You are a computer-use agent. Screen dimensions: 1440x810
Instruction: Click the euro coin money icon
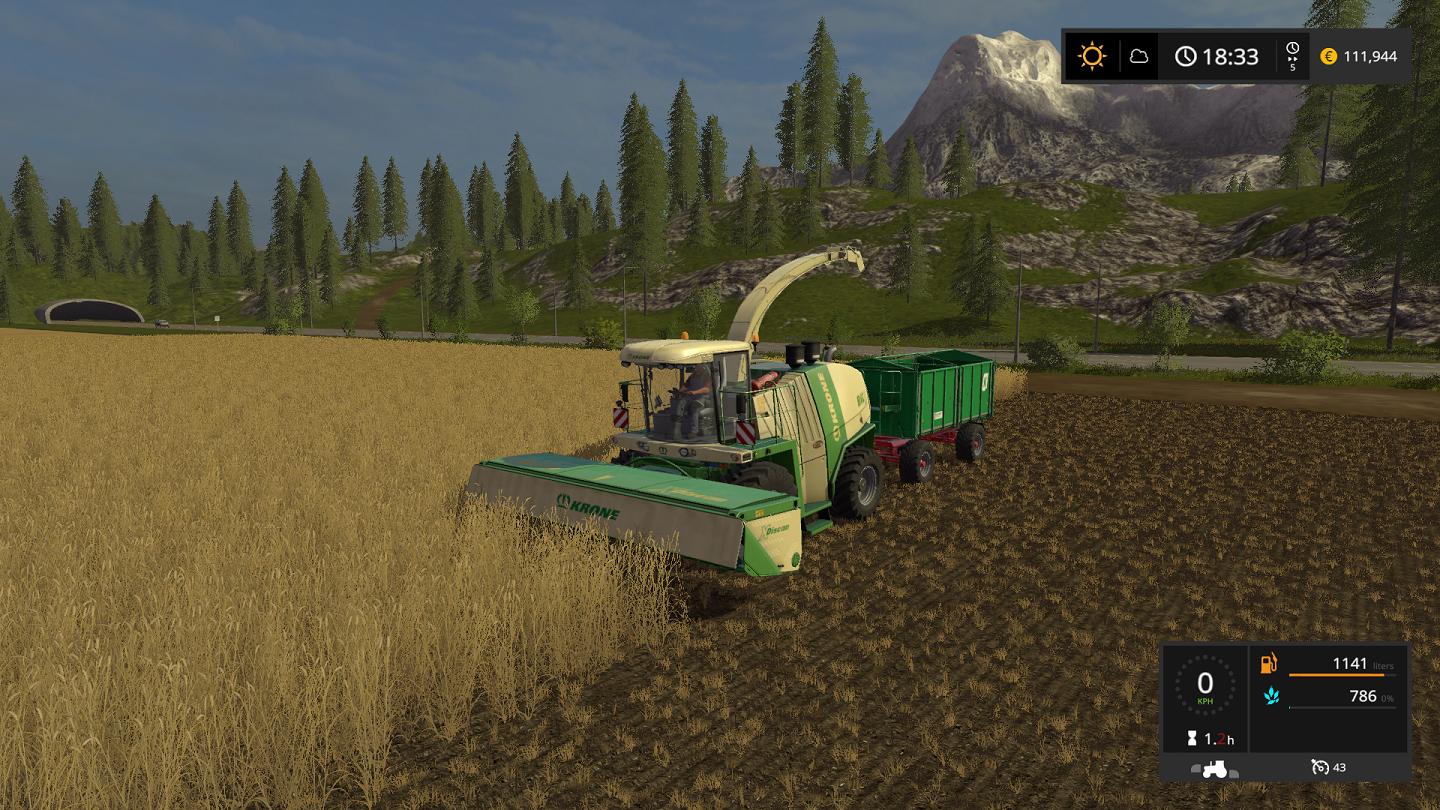(1328, 56)
